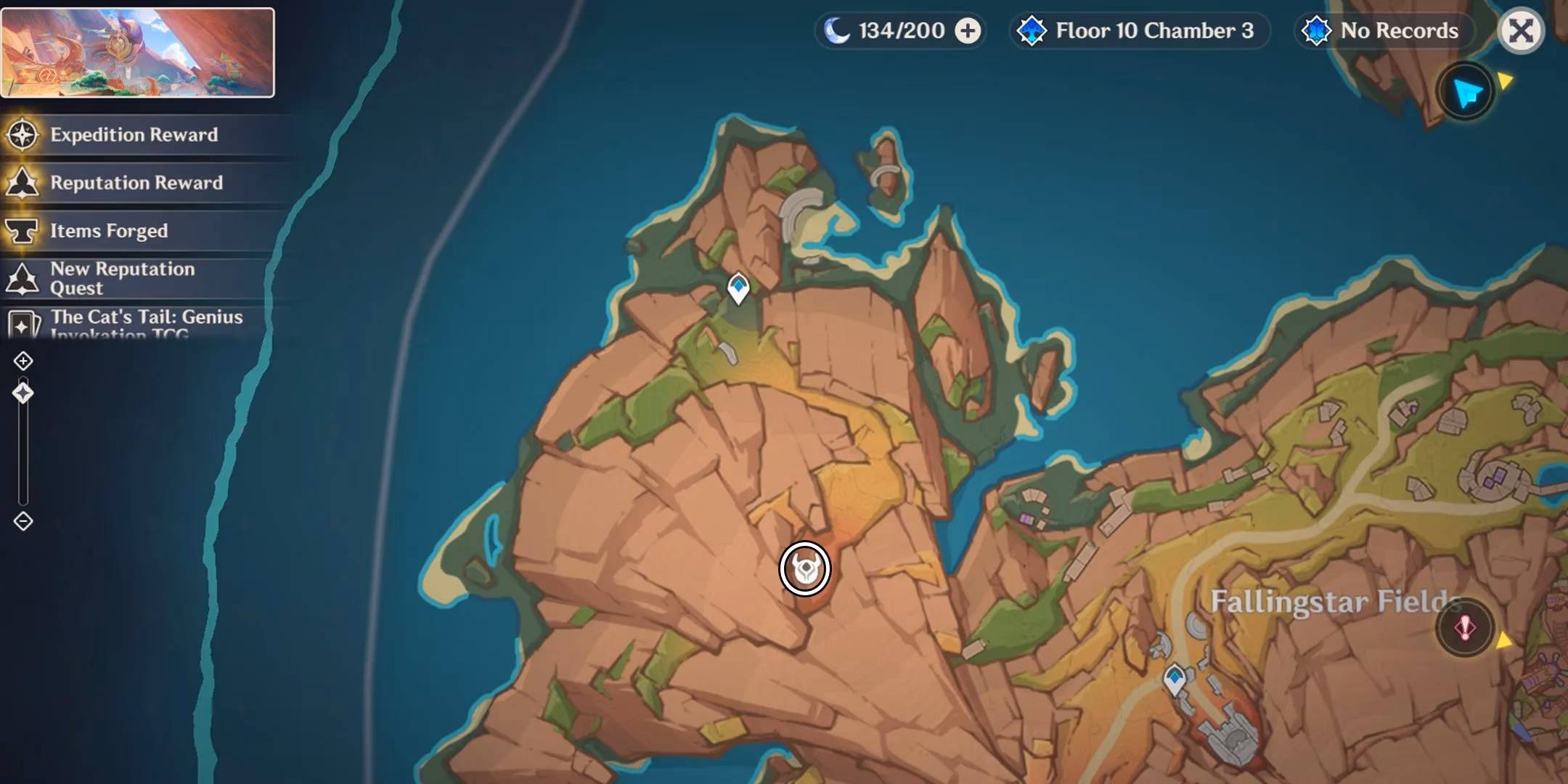Open the Floor 10 Chamber 3 Abyss entry

pyautogui.click(x=1140, y=30)
